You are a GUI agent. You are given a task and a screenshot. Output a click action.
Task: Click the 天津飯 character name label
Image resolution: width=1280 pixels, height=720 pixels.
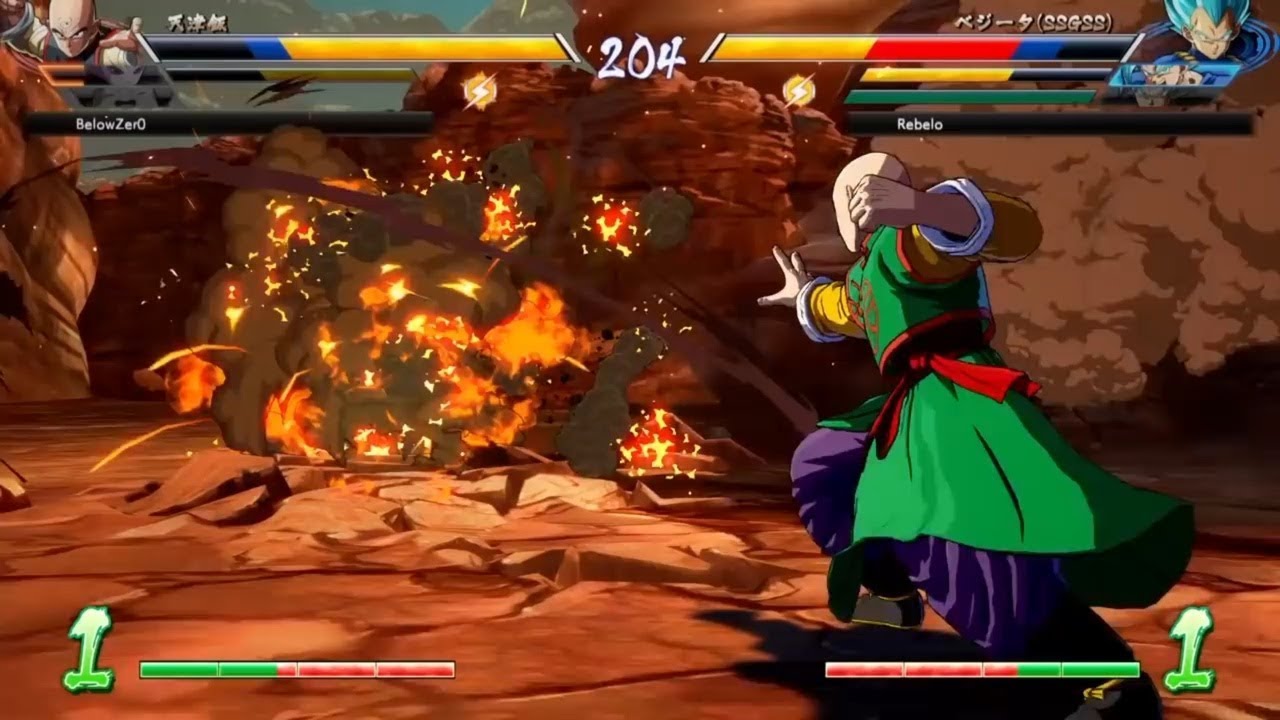[200, 22]
